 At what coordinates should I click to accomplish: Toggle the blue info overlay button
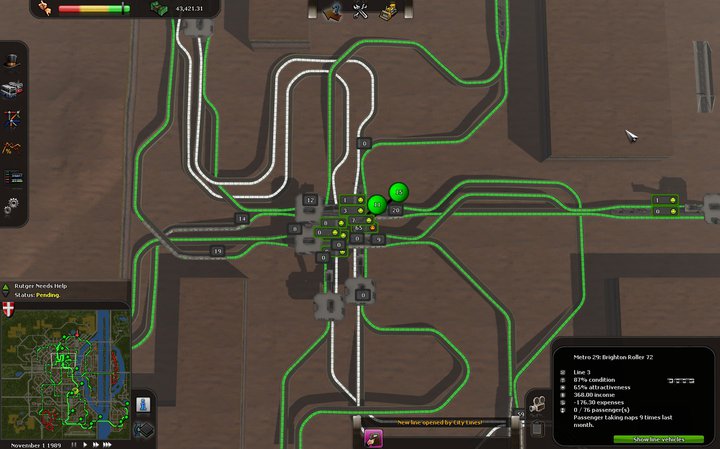(x=143, y=405)
